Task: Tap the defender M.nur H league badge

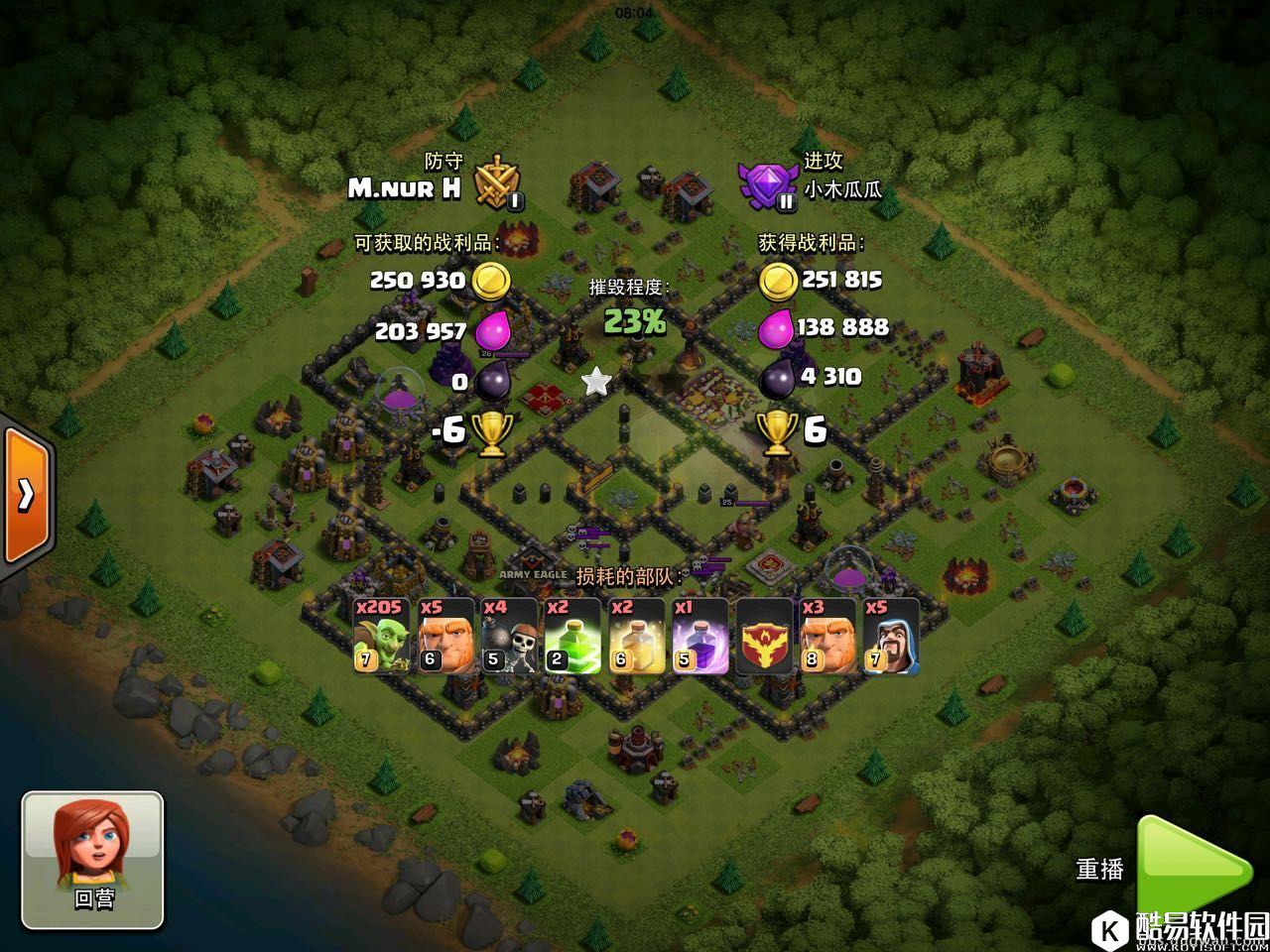Action: point(498,182)
